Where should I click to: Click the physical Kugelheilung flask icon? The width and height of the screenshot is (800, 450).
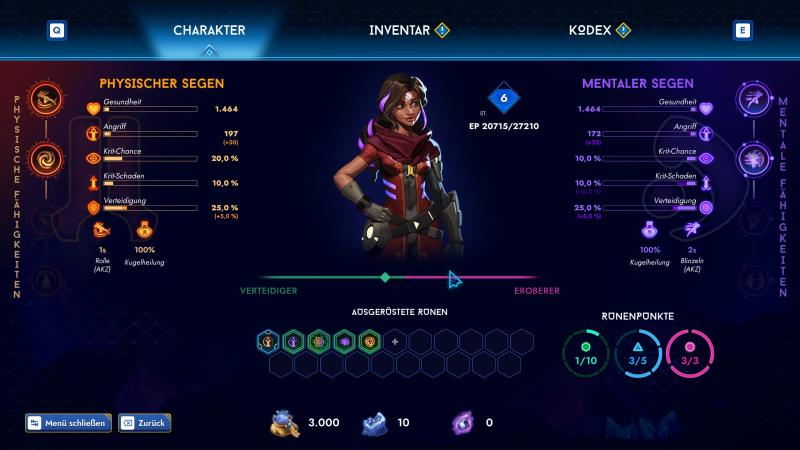coord(146,229)
